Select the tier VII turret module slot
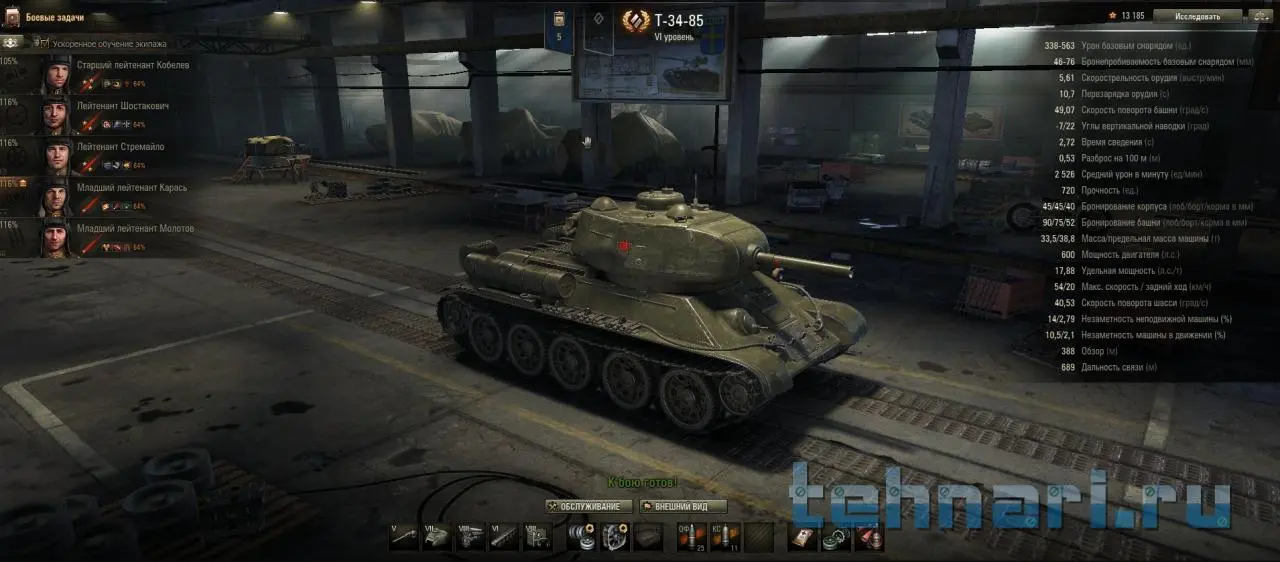1280x562 pixels. coord(437,537)
